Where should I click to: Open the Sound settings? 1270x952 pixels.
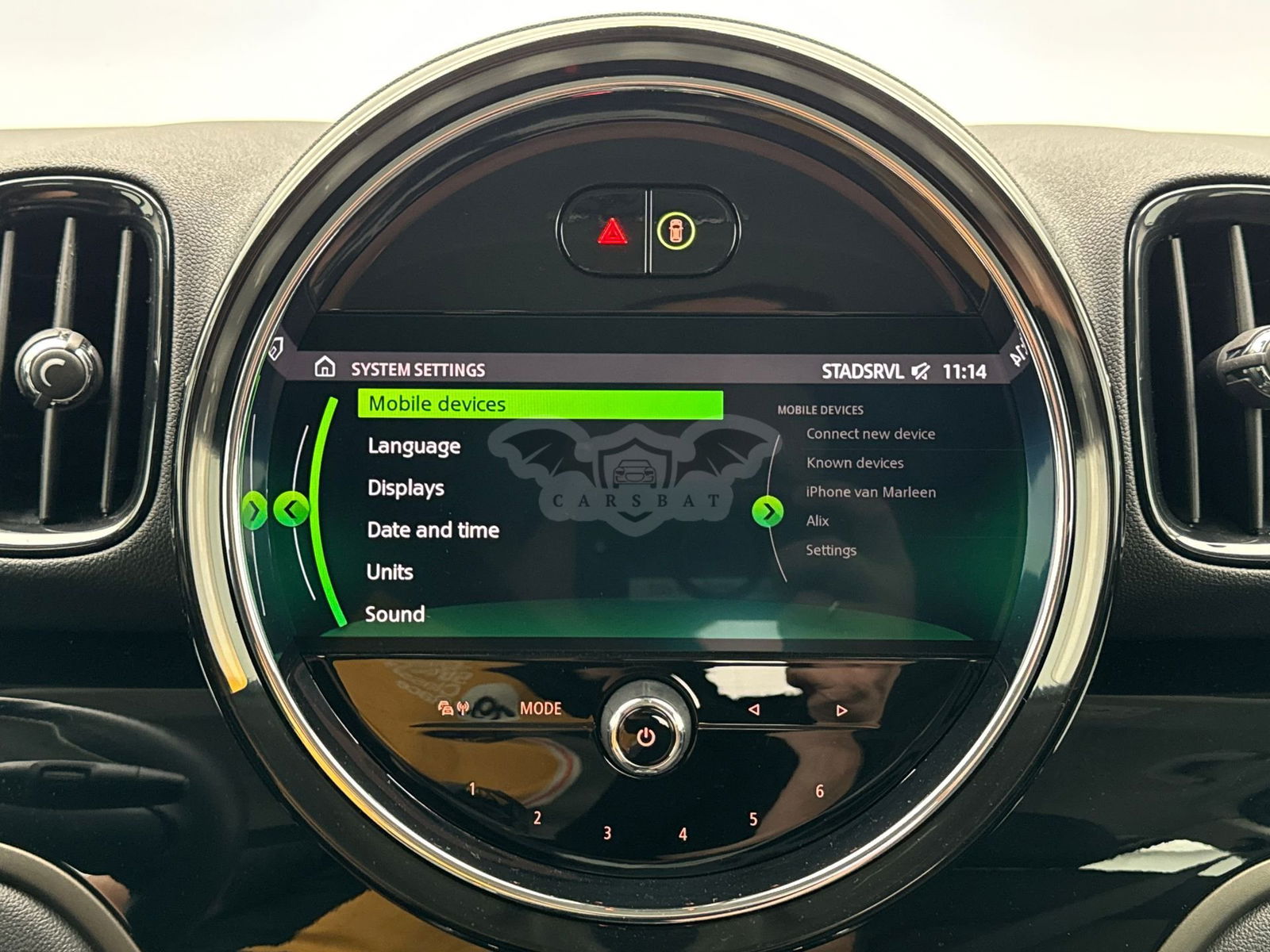click(x=394, y=614)
